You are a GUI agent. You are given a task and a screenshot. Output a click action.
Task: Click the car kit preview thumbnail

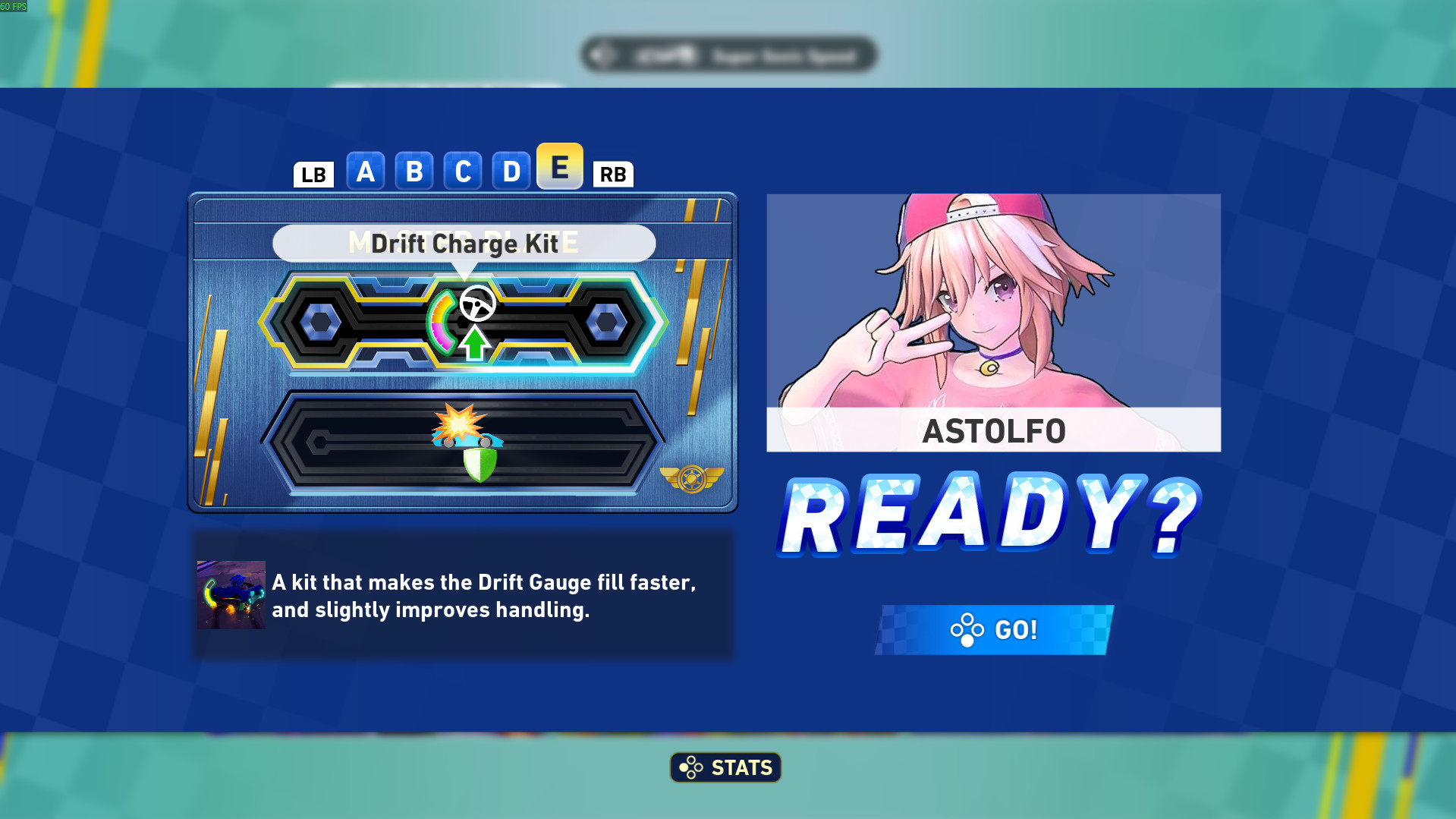pos(231,594)
